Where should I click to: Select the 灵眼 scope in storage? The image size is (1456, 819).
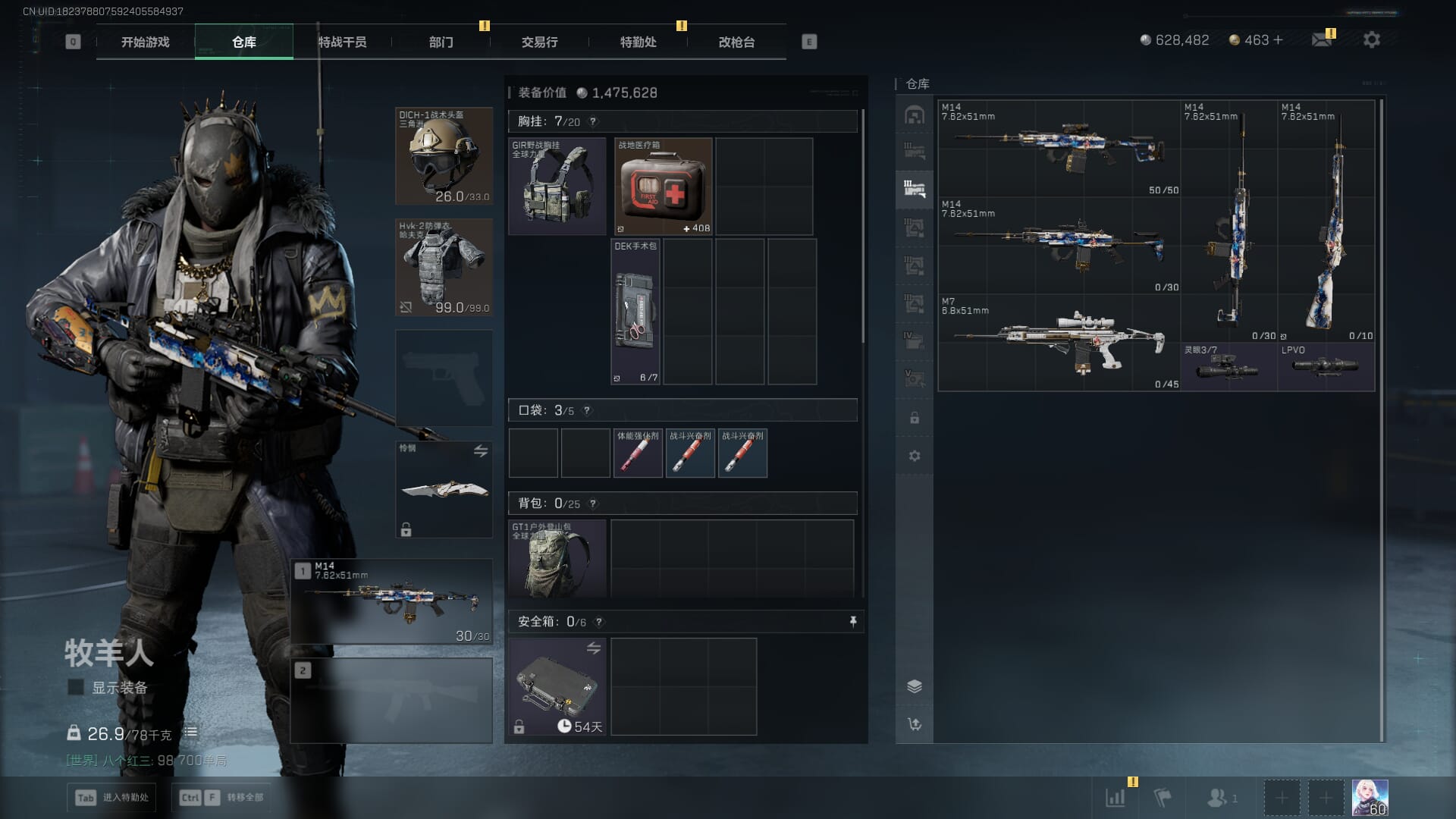click(x=1228, y=367)
